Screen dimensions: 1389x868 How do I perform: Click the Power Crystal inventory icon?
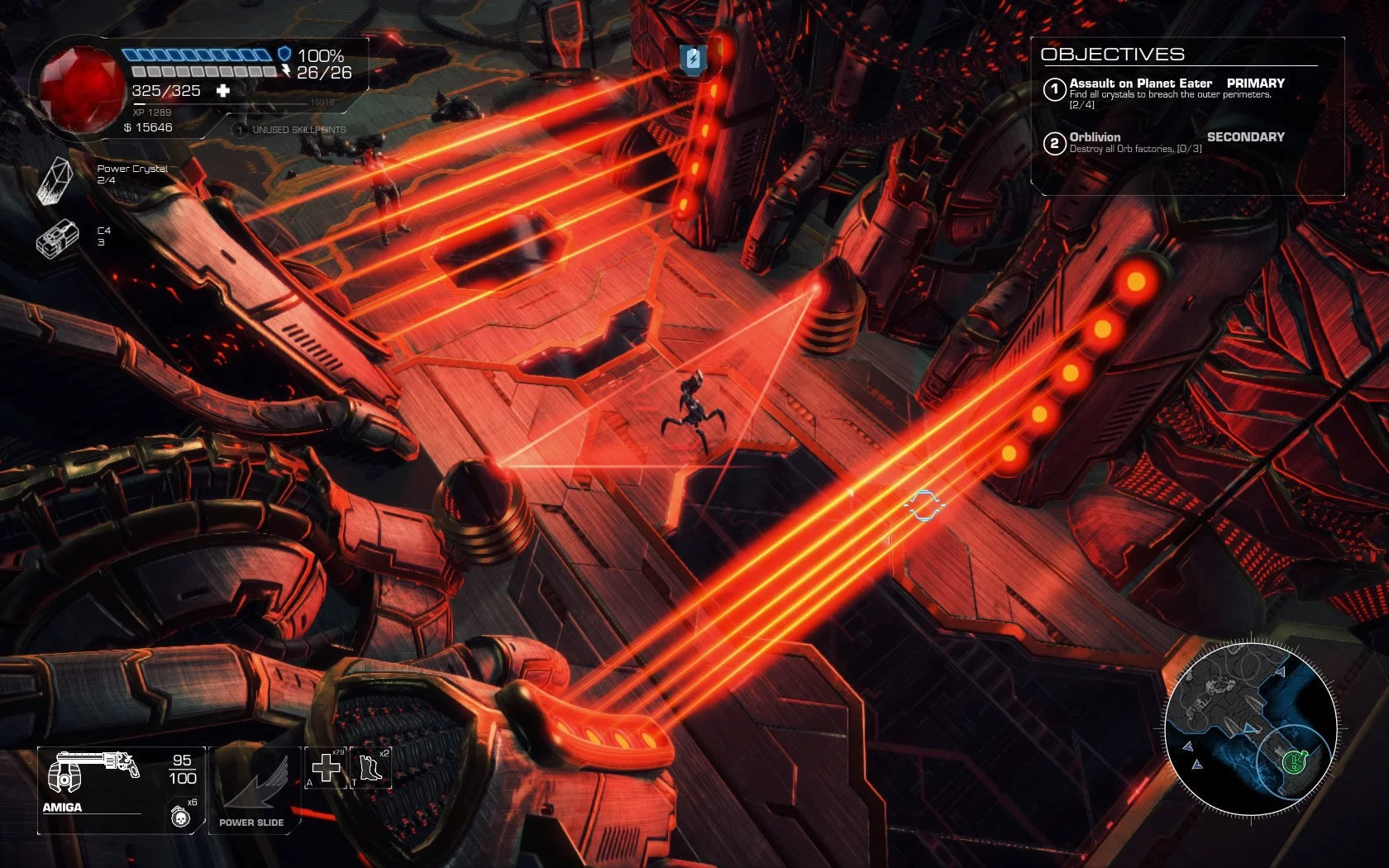(57, 179)
